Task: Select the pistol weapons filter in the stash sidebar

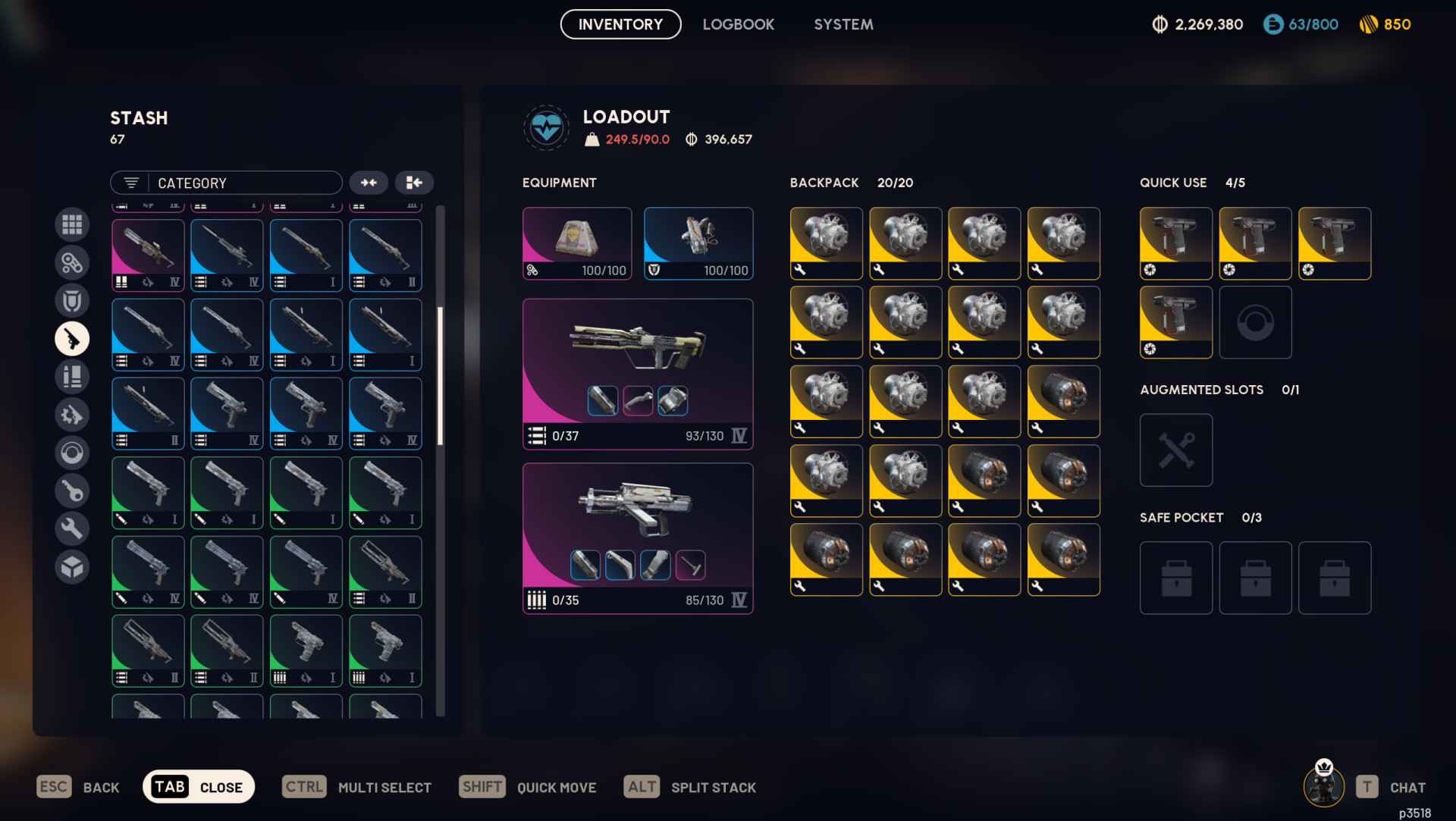Action: click(72, 339)
